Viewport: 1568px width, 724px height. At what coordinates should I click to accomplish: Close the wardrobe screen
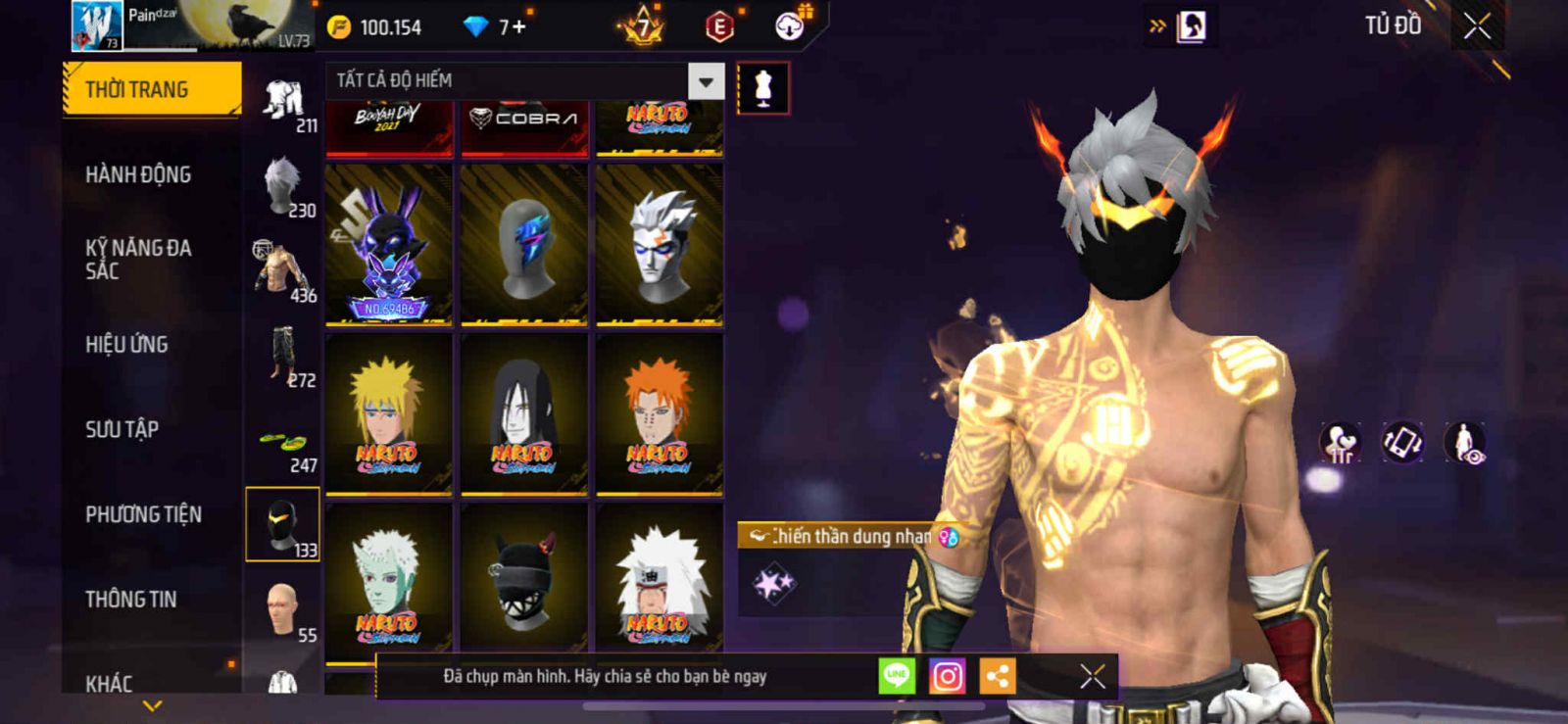(1477, 26)
